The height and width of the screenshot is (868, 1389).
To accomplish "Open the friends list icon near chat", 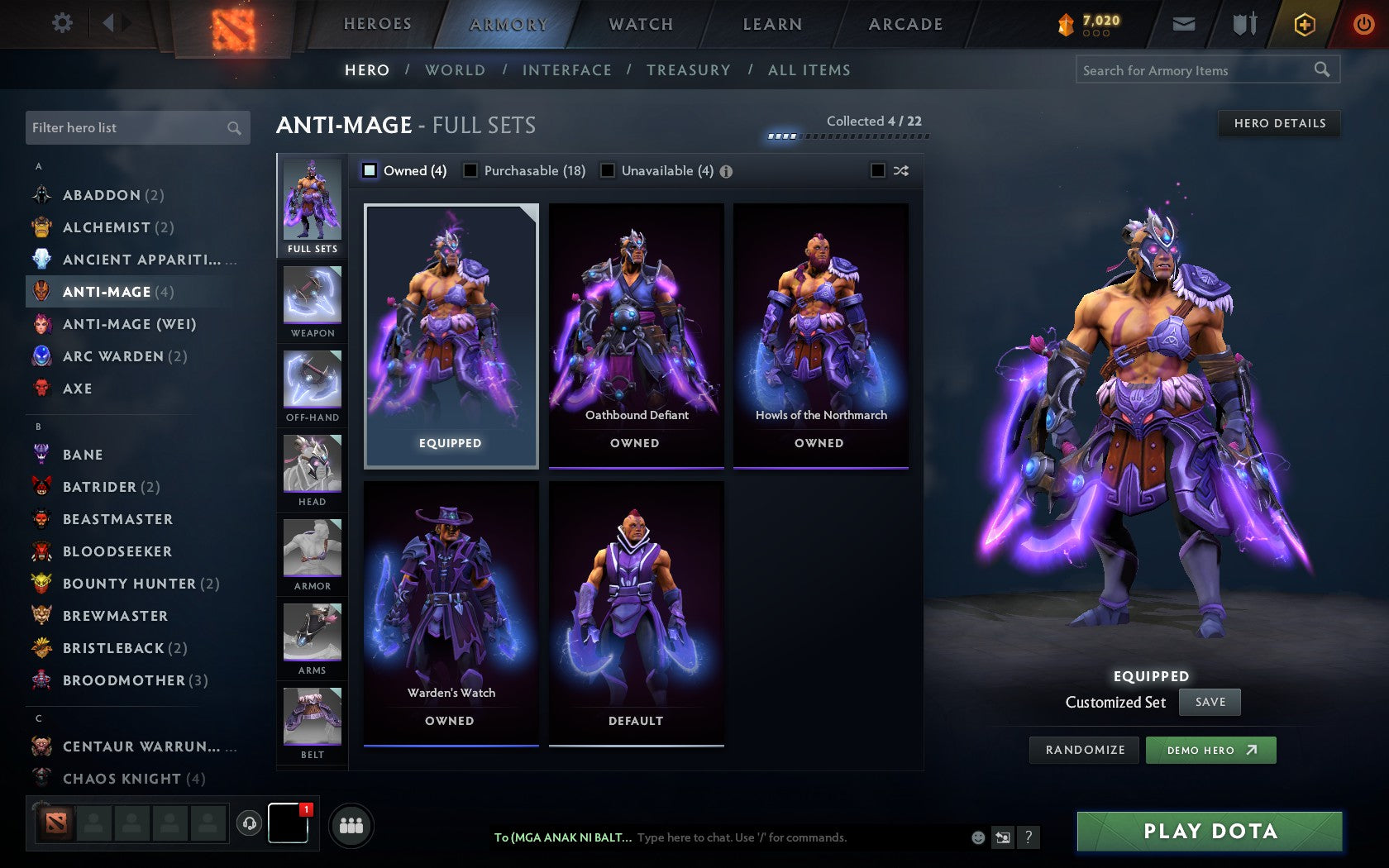I will [x=351, y=825].
